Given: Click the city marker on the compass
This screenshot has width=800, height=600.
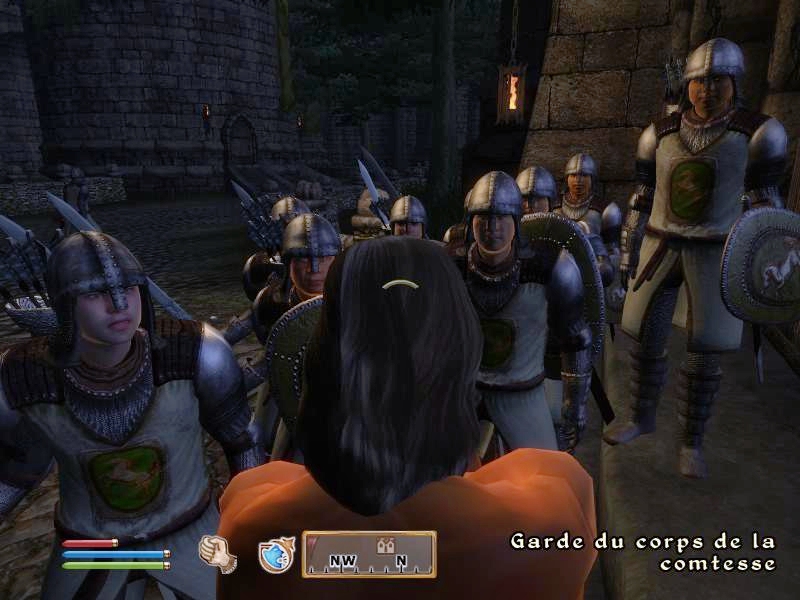Looking at the screenshot, I should (x=384, y=546).
